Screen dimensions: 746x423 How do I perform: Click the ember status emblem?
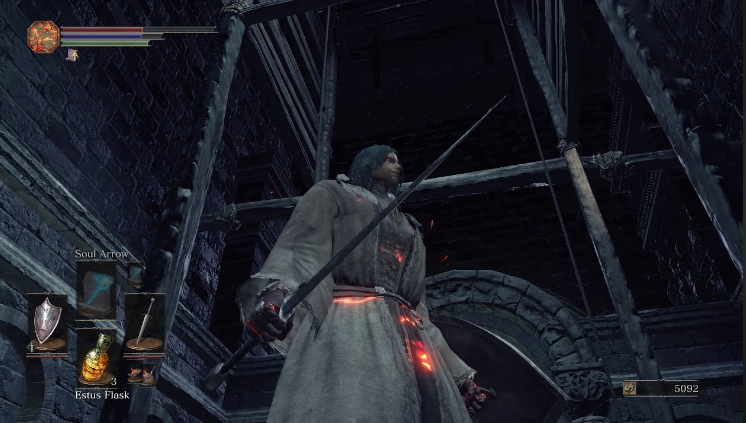point(43,37)
